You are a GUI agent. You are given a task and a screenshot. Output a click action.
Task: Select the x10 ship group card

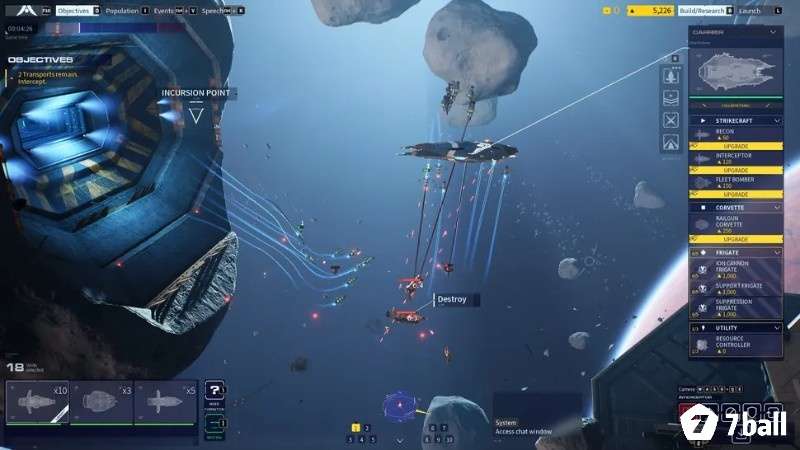(x=38, y=402)
